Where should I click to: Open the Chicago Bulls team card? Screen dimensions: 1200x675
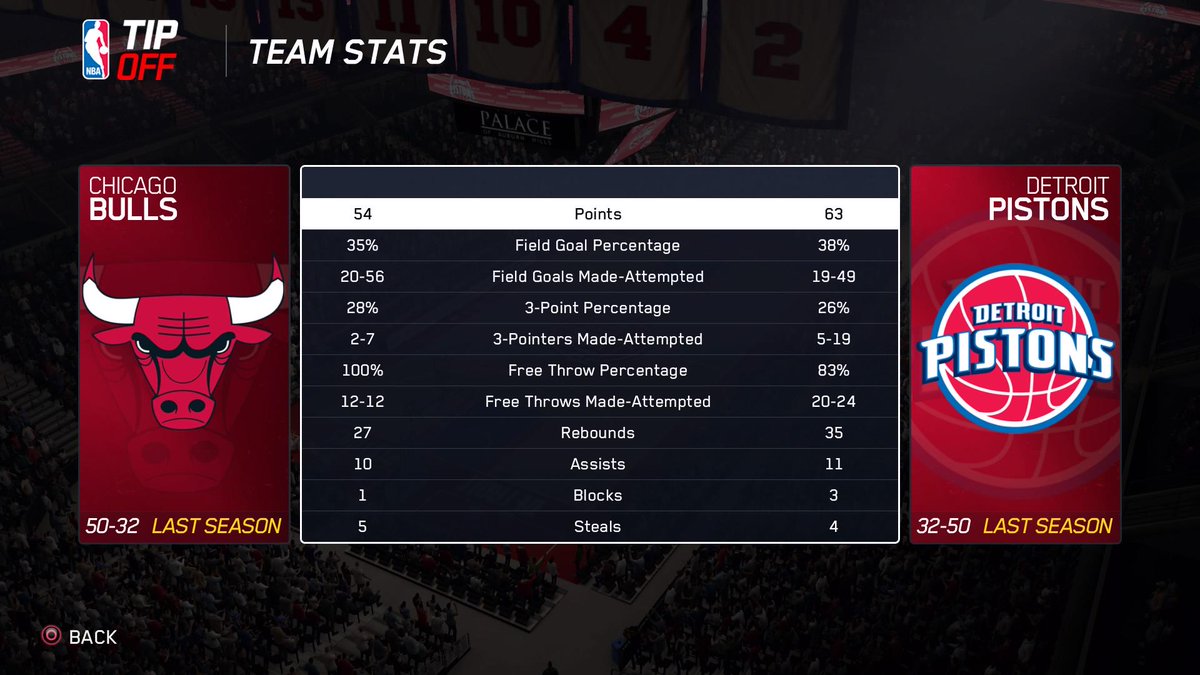(184, 355)
